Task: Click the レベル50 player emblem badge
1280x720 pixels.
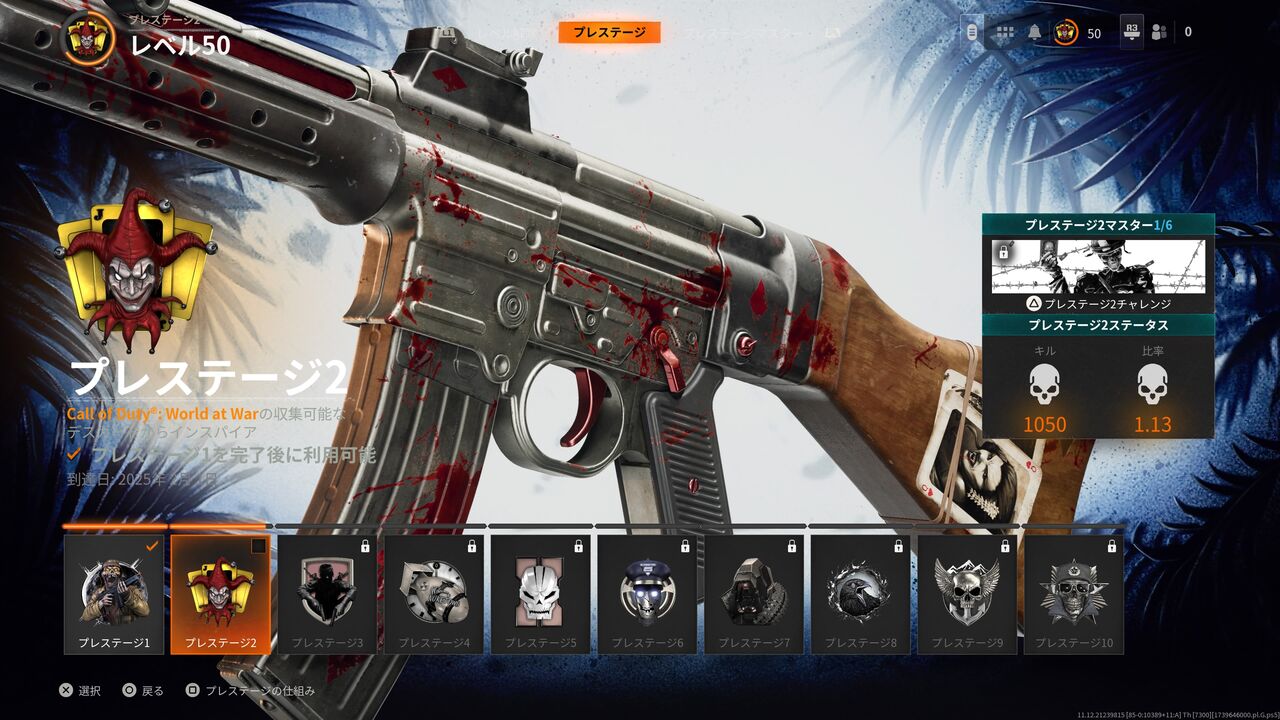Action: coord(89,39)
